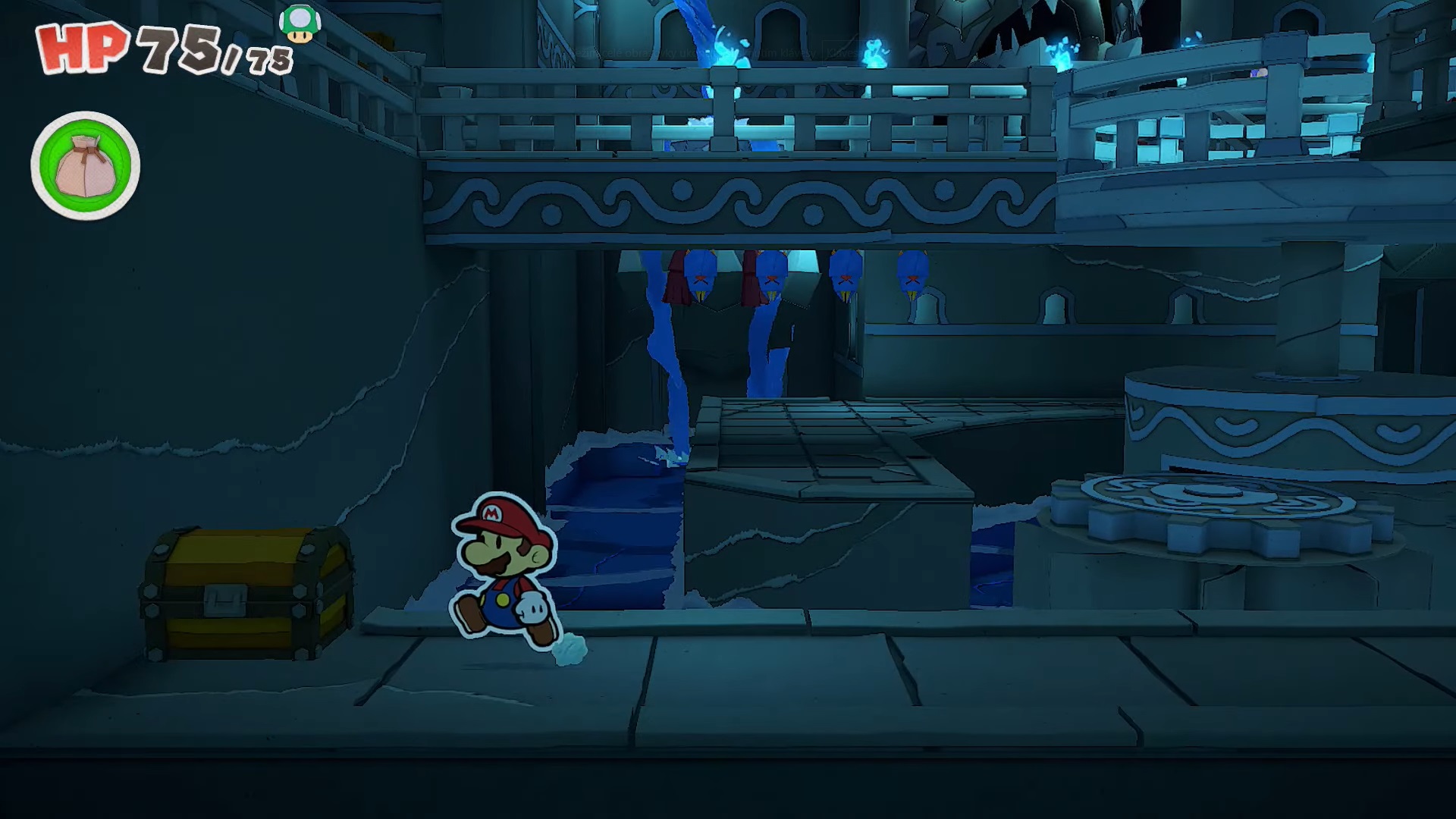Viewport: 1456px width, 819px height.
Task: Click the red HP label
Action: (x=83, y=47)
